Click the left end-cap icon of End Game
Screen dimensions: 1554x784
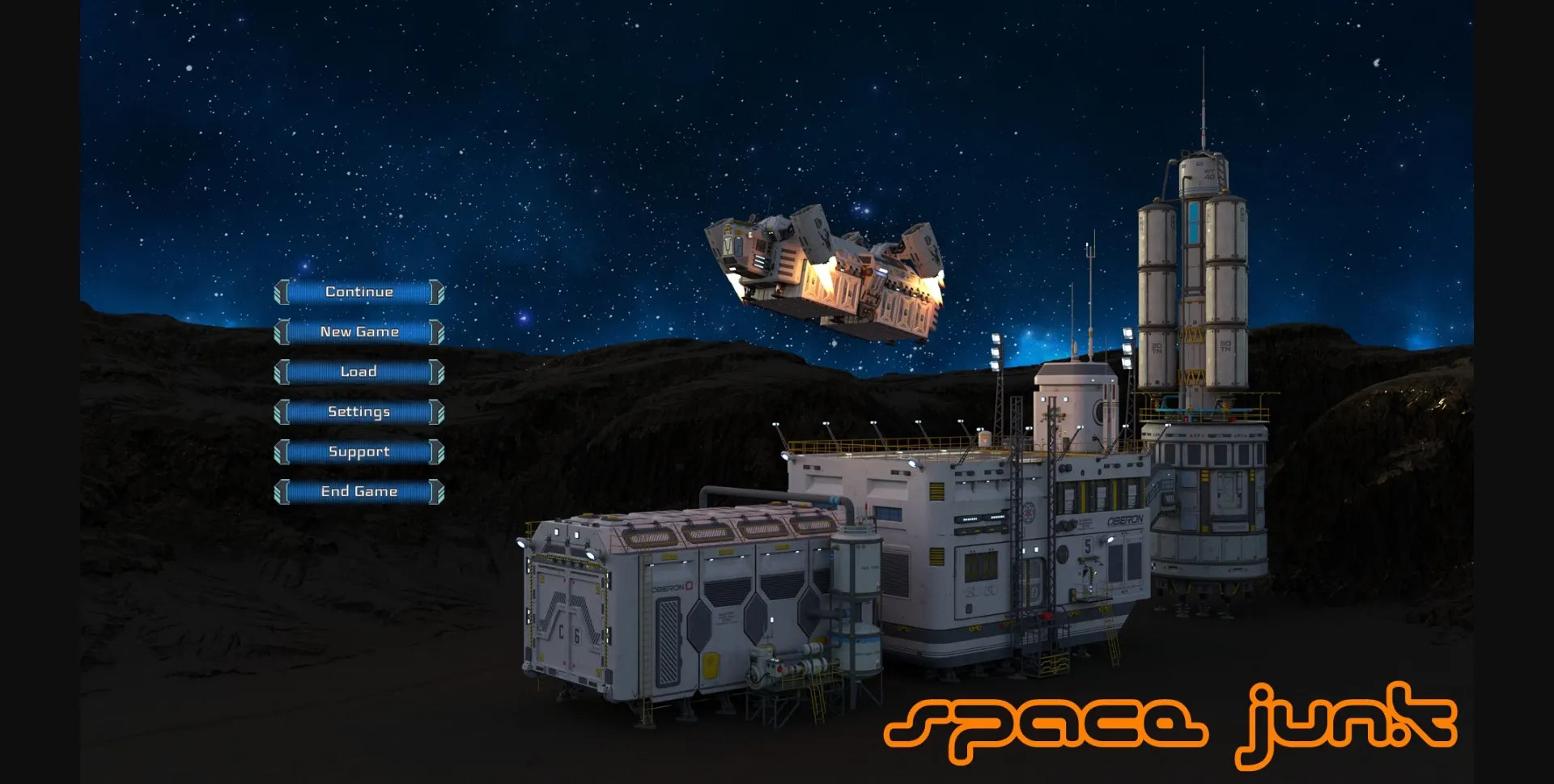click(x=283, y=491)
